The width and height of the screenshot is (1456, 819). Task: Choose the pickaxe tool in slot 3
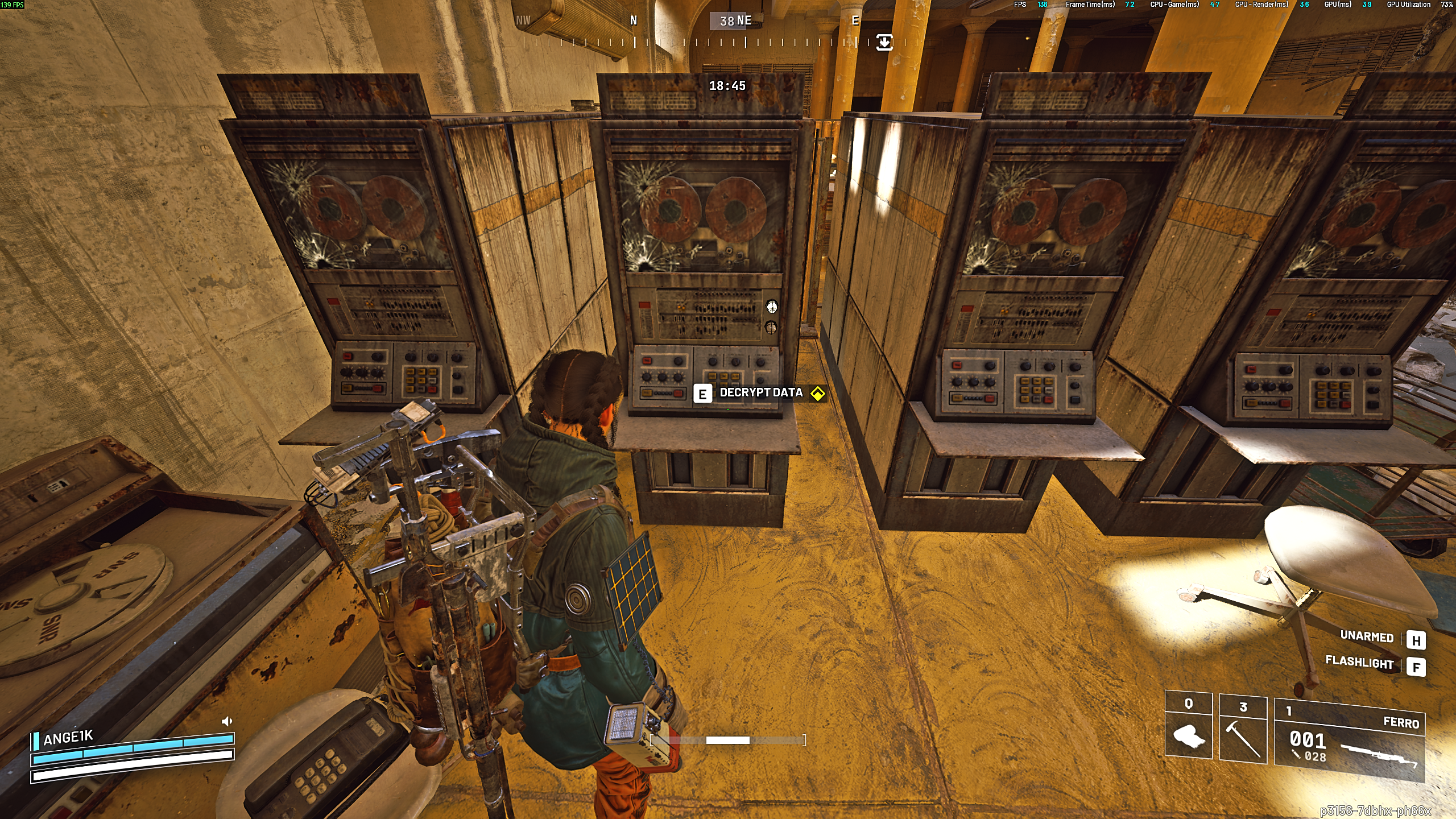tap(1243, 729)
